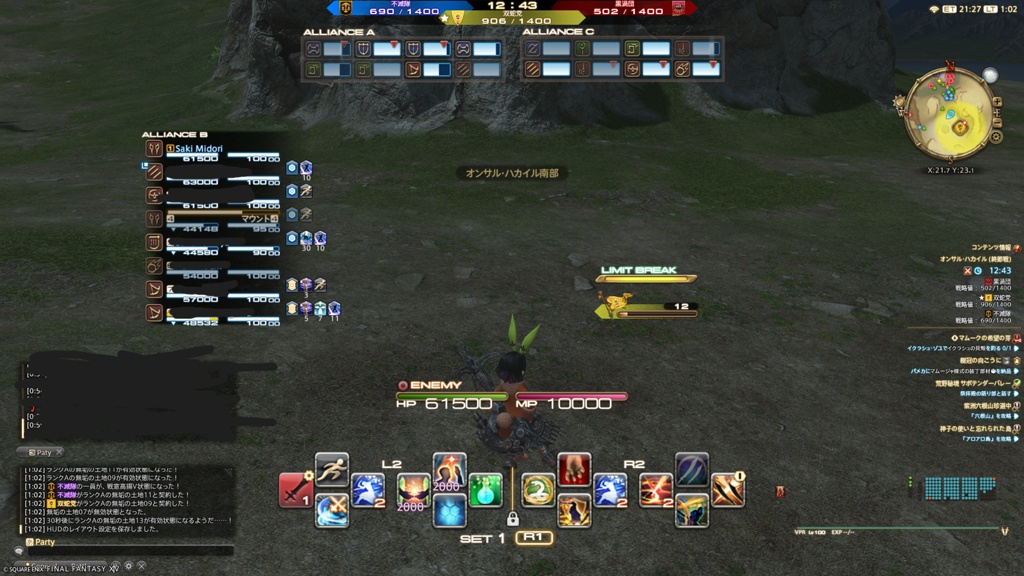Select Saki Midori in Alliance B list

coord(200,149)
